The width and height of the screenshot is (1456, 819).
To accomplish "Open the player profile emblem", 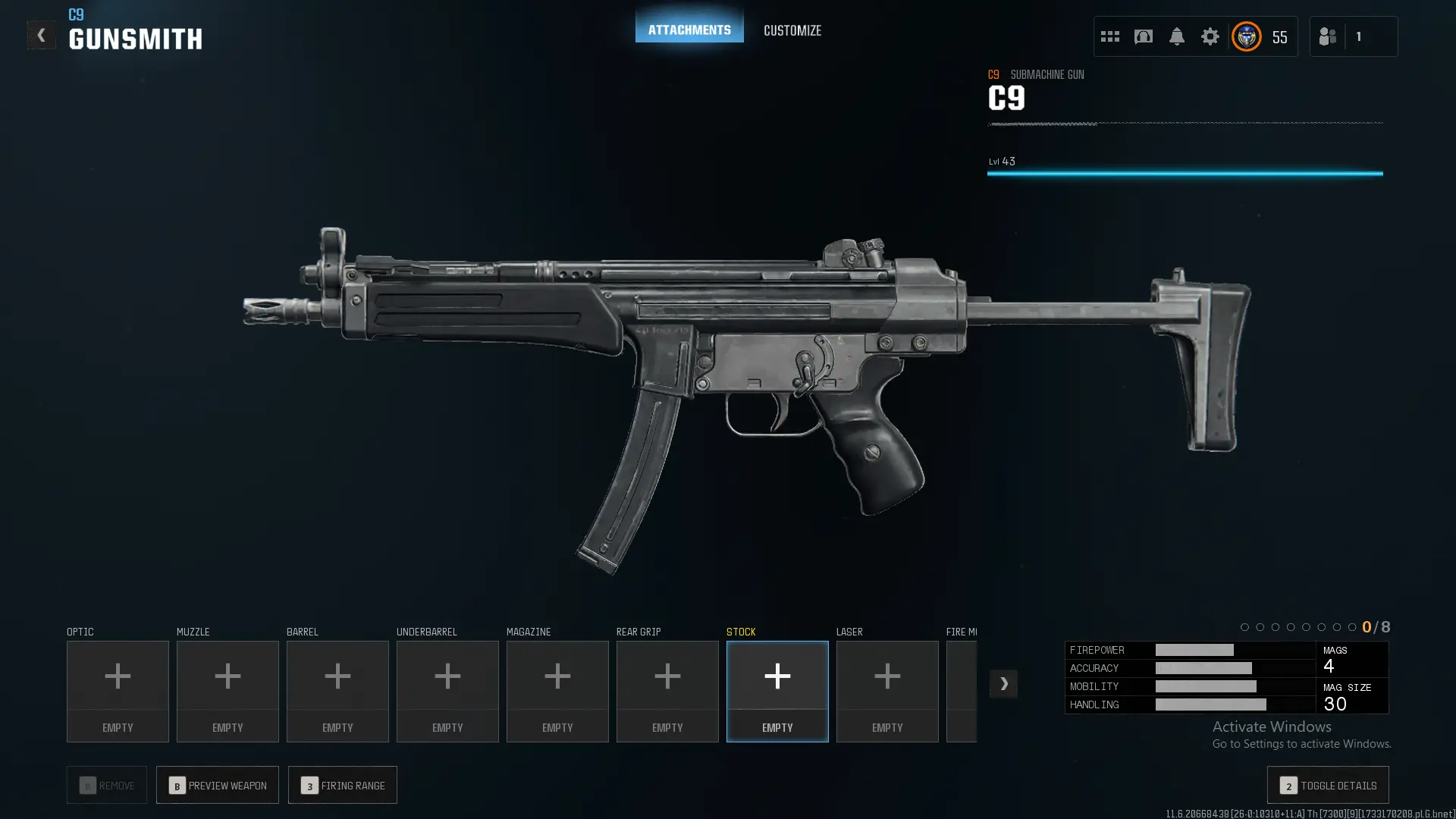I will [x=1246, y=36].
